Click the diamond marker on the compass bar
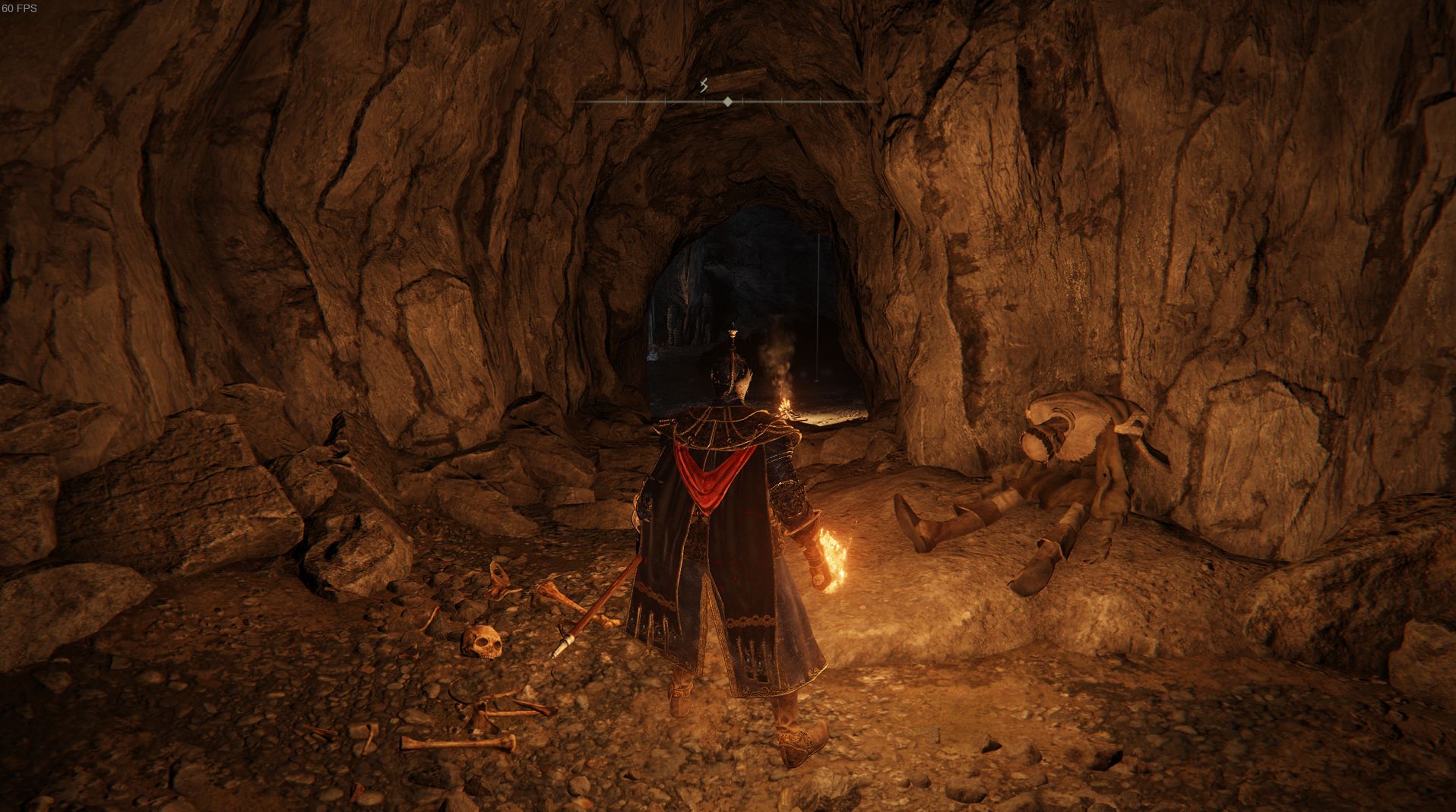 click(727, 101)
